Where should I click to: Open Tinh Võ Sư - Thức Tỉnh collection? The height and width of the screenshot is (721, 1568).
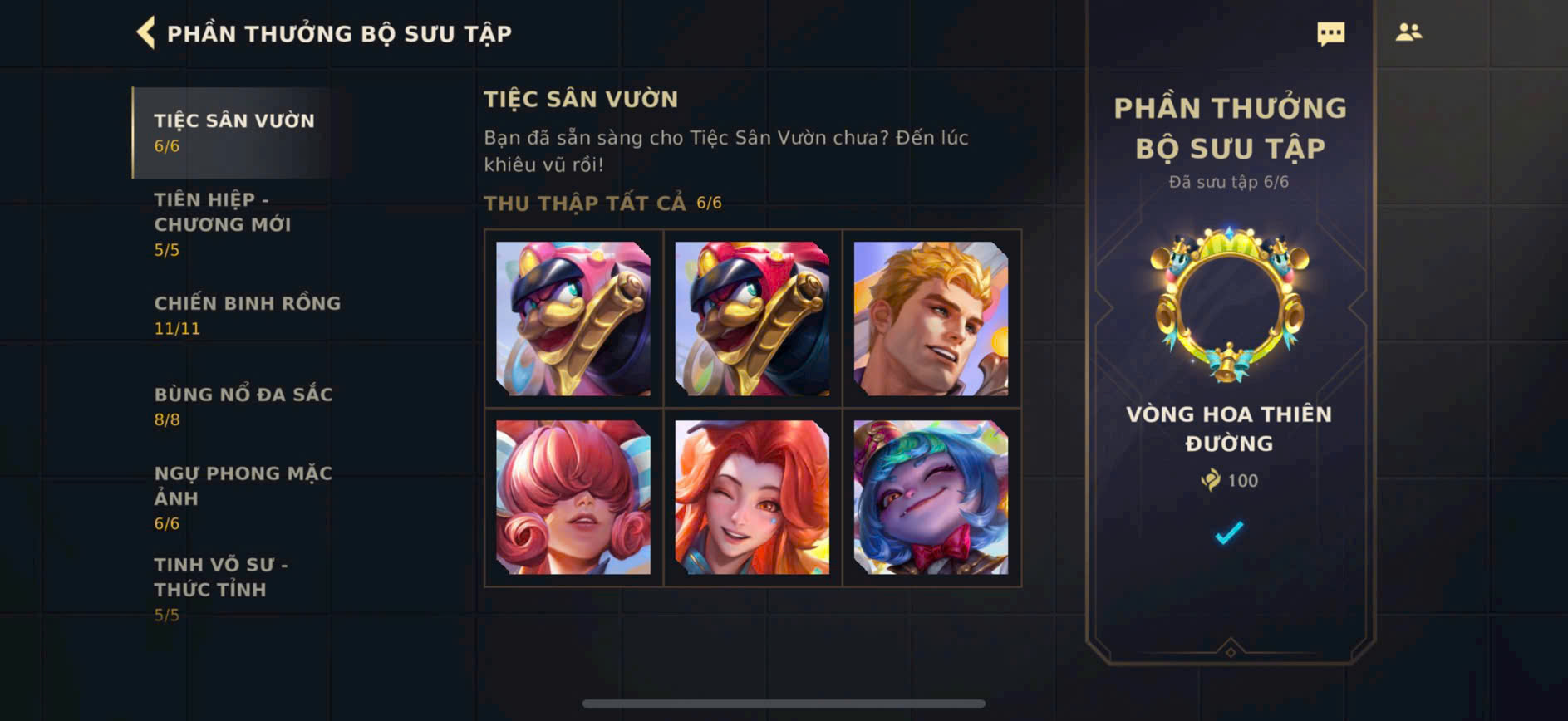[221, 588]
